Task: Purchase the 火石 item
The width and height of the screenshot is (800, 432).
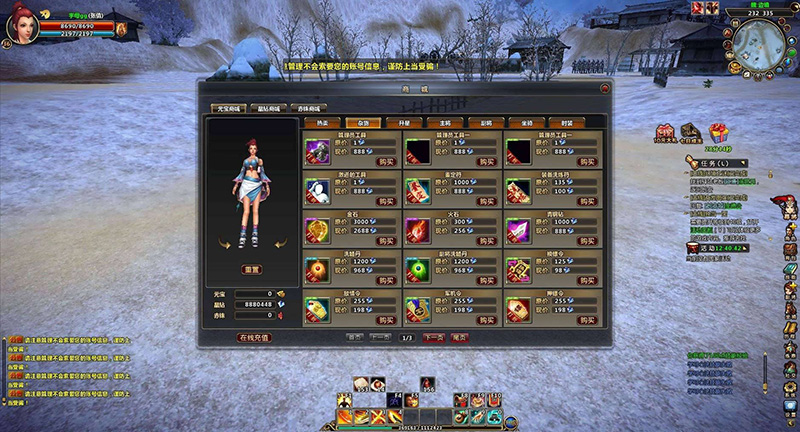Action: [487, 240]
